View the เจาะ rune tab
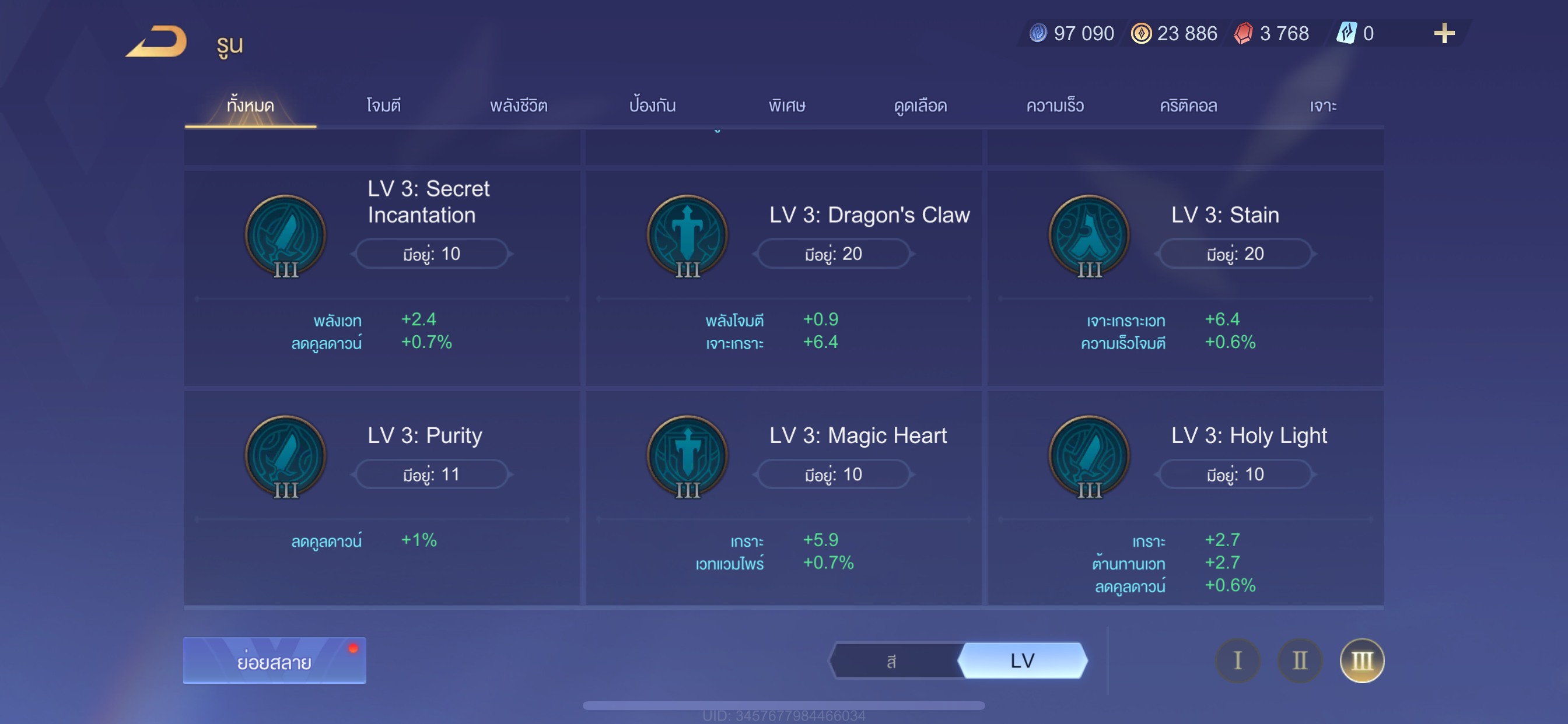This screenshot has height=724, width=1568. tap(1322, 106)
